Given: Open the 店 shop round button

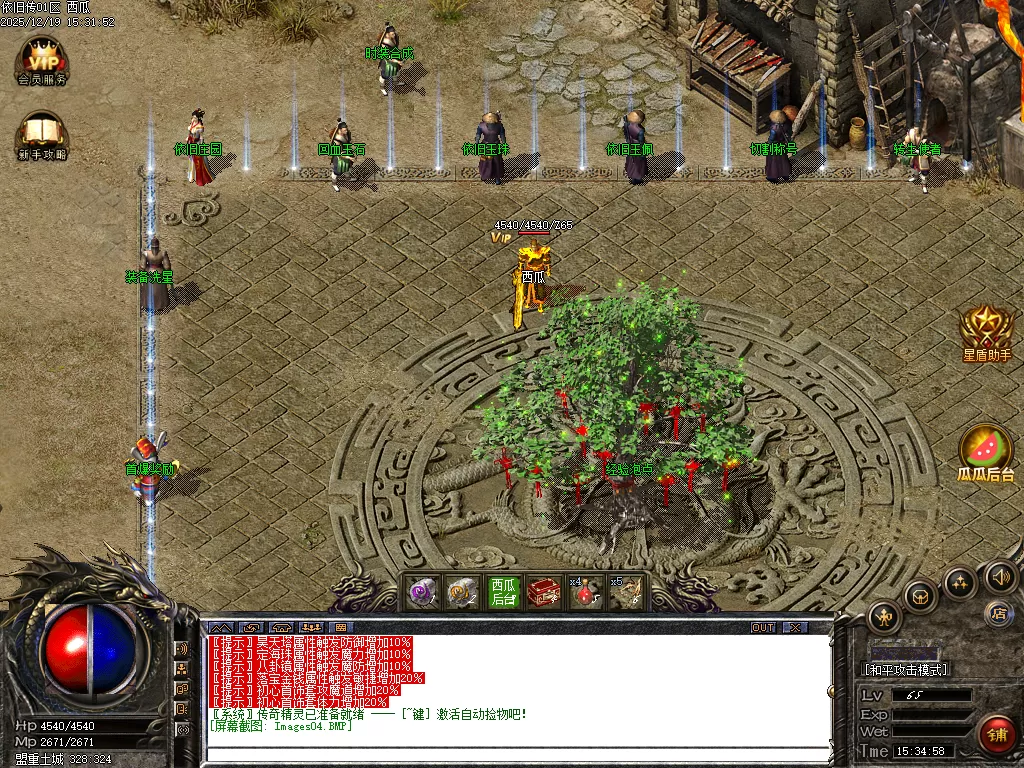Looking at the screenshot, I should (x=998, y=612).
